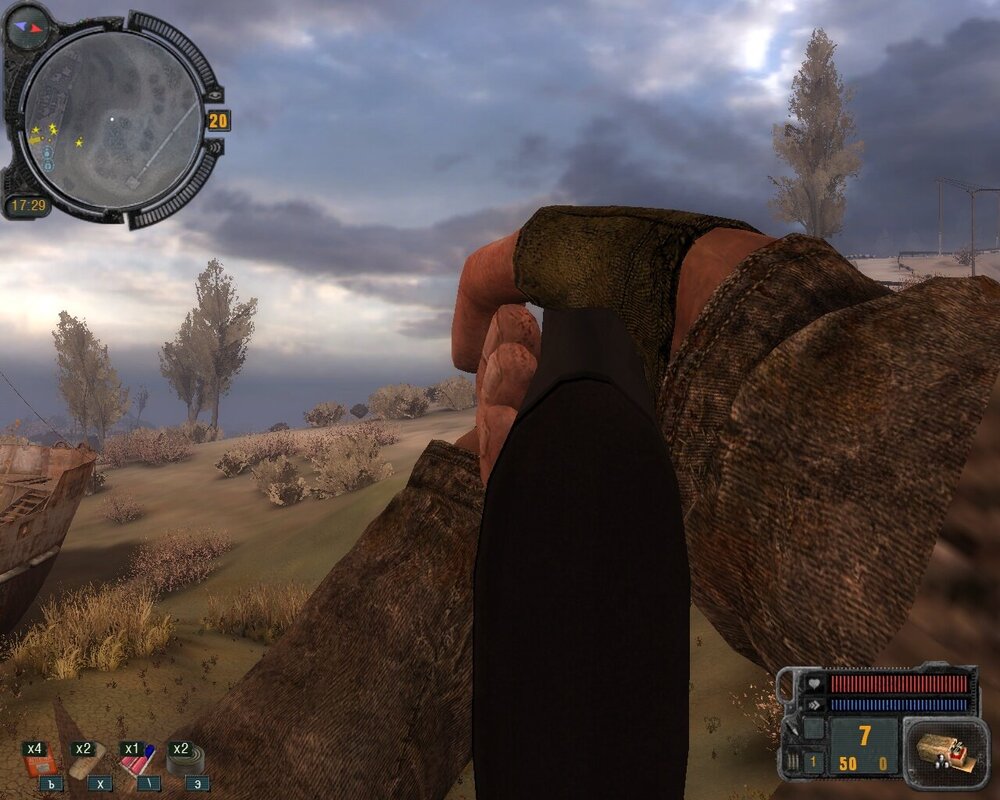Select the bullet ammo type indicator
This screenshot has height=800, width=1000.
click(x=791, y=762)
